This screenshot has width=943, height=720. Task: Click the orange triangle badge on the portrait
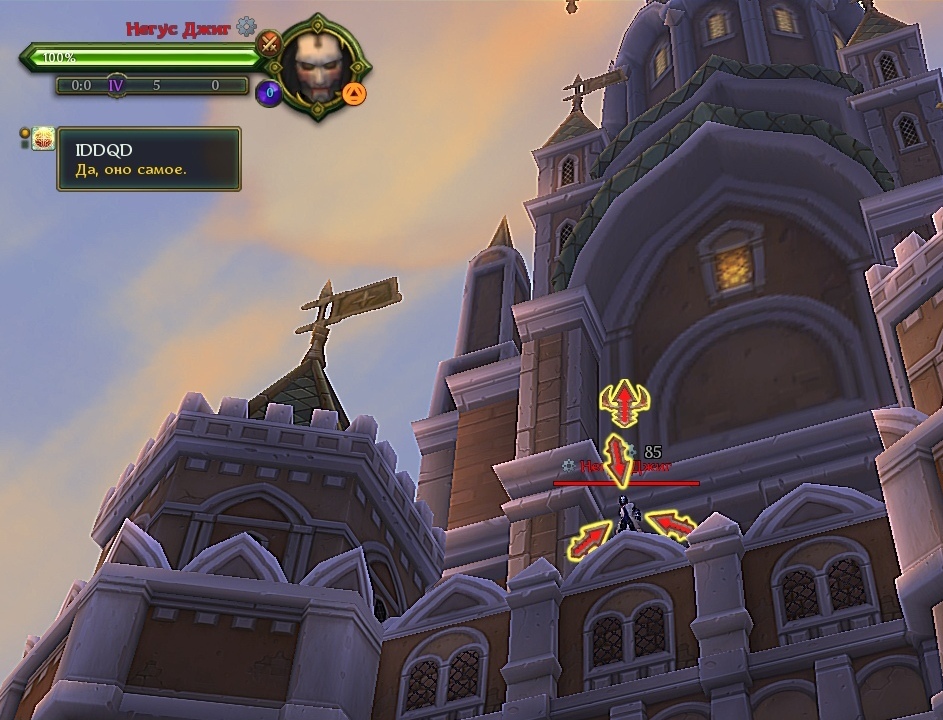click(354, 94)
